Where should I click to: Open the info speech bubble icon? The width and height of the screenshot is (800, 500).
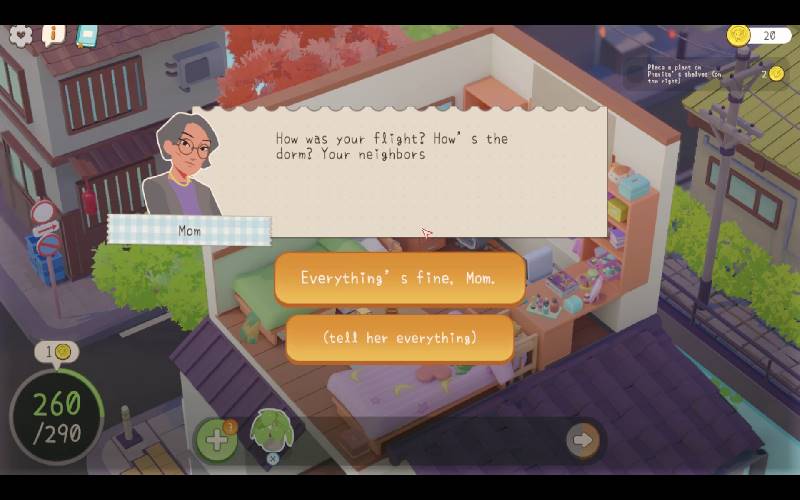click(53, 35)
